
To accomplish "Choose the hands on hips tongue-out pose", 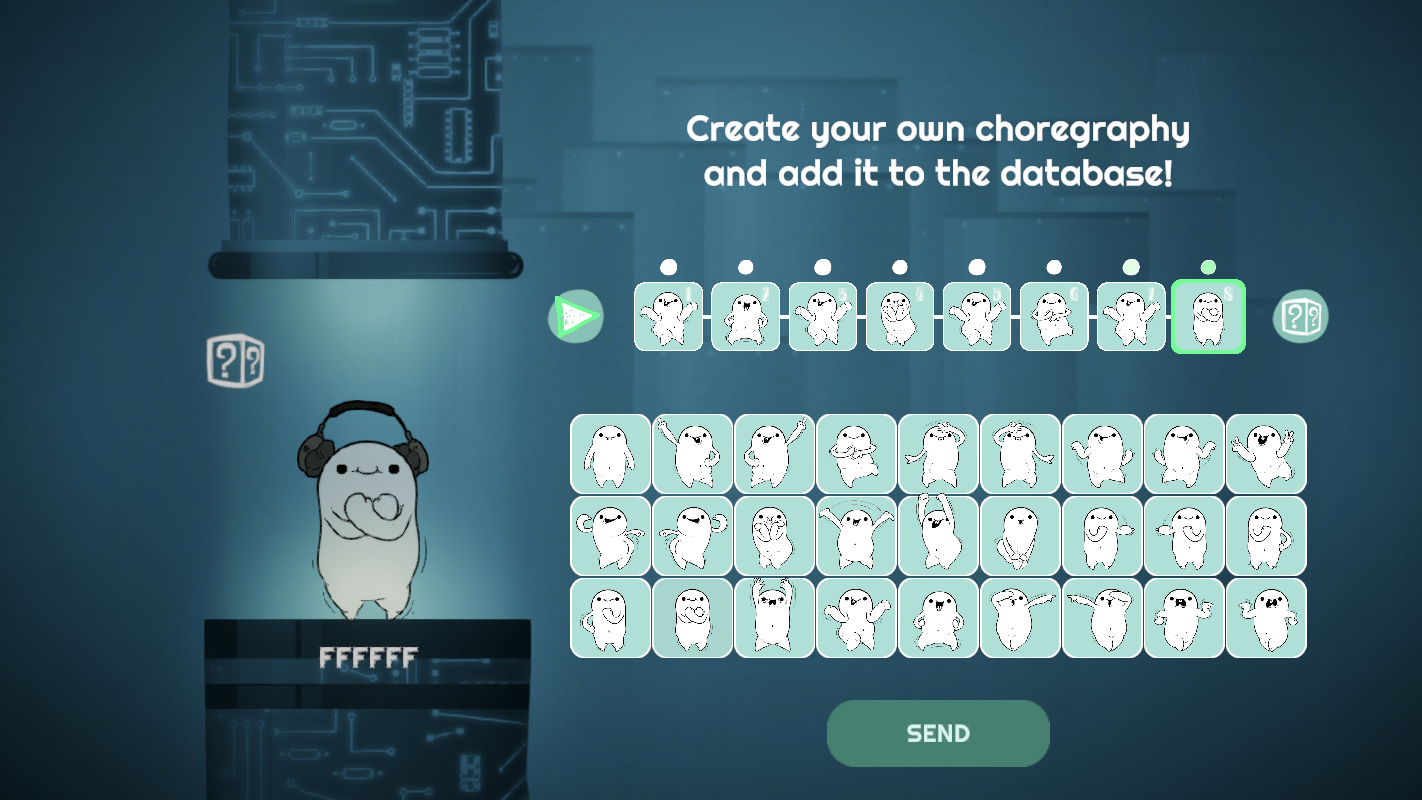I will (938, 618).
